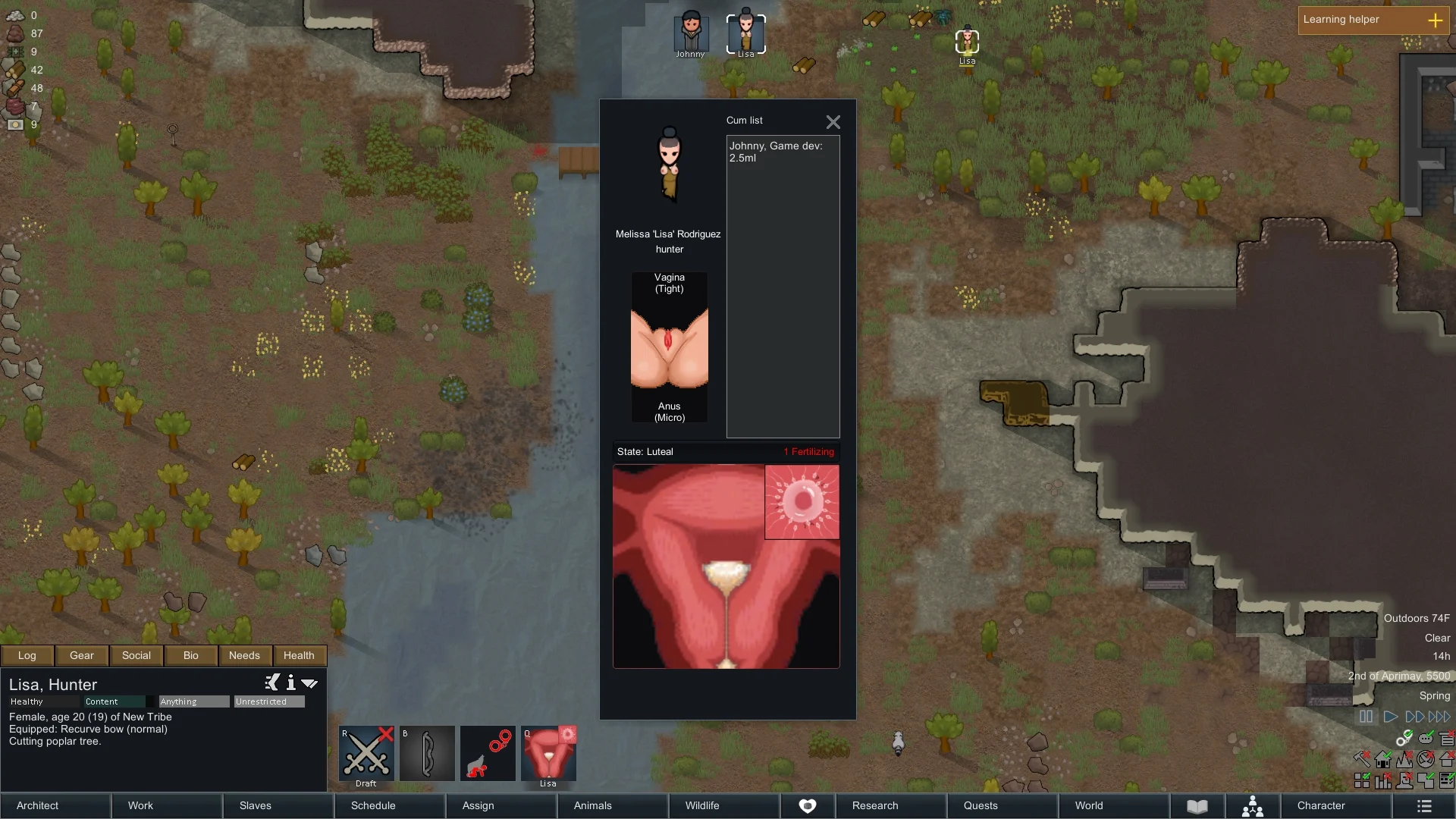Image resolution: width=1456 pixels, height=819 pixels.
Task: Open the Work priorities tab
Action: (167, 805)
